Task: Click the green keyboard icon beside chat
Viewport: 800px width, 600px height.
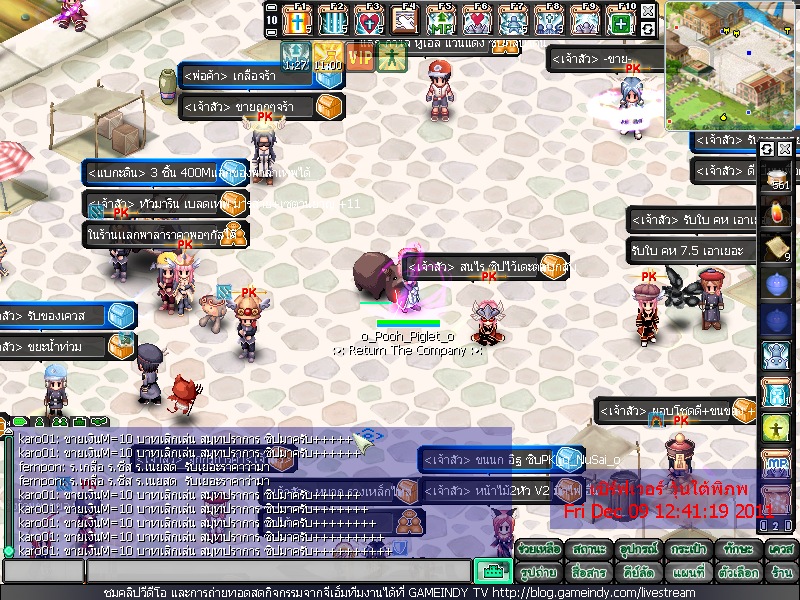Action: pos(492,572)
